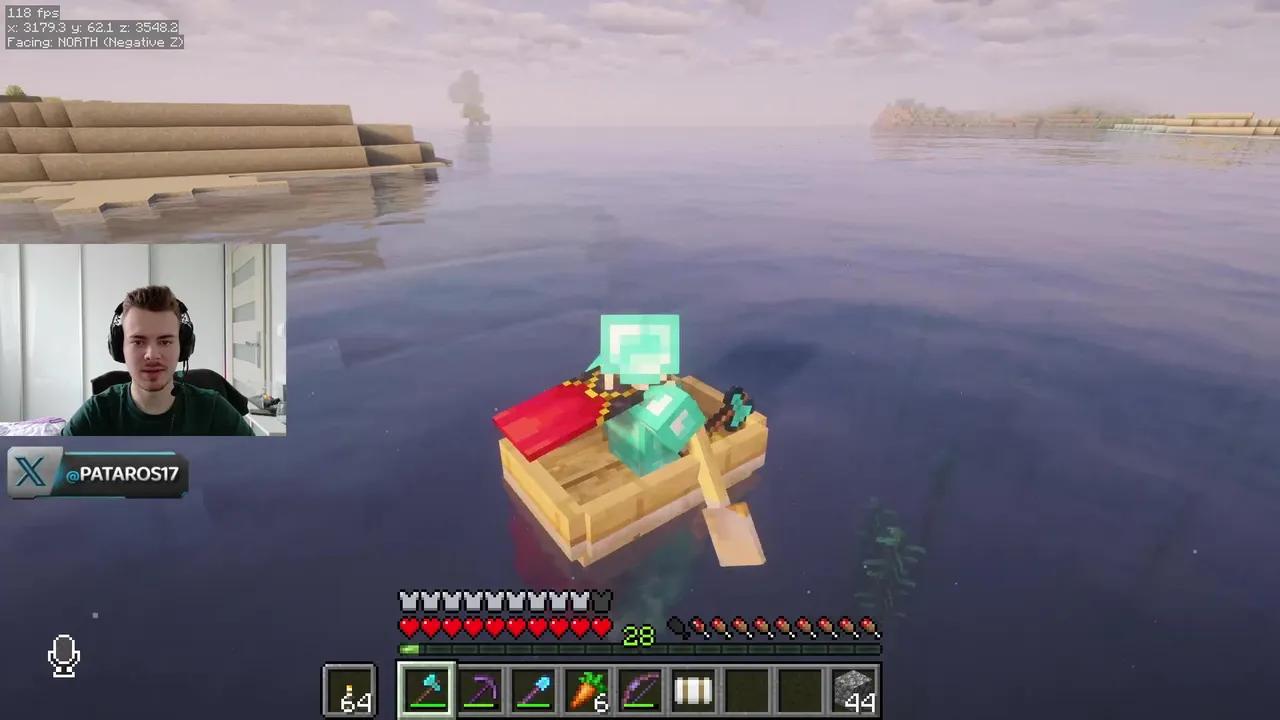Select the white bed hotbar slot

[694, 690]
